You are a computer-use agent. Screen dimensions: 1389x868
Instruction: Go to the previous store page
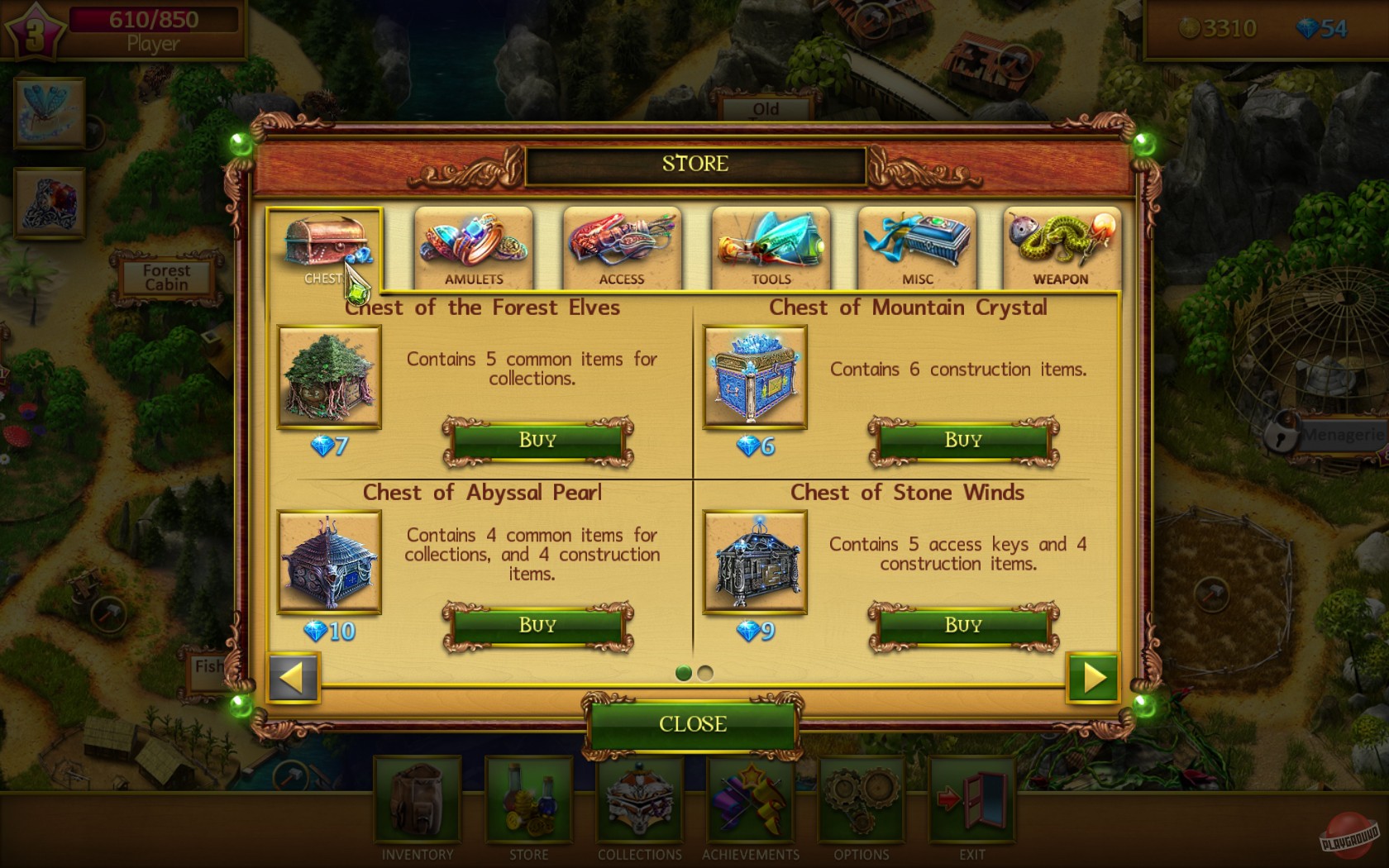pyautogui.click(x=294, y=678)
